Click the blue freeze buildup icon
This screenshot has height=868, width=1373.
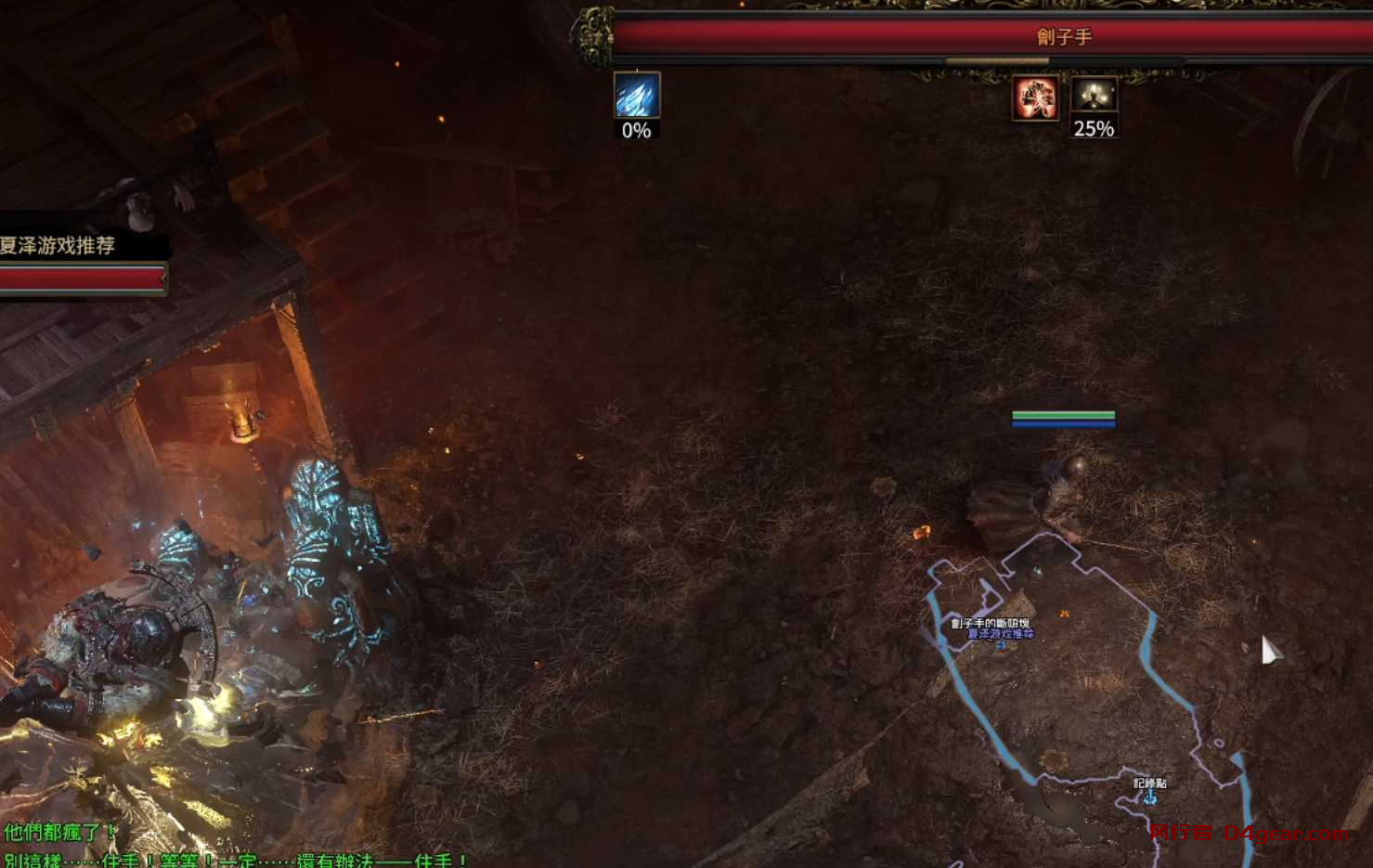pyautogui.click(x=637, y=95)
